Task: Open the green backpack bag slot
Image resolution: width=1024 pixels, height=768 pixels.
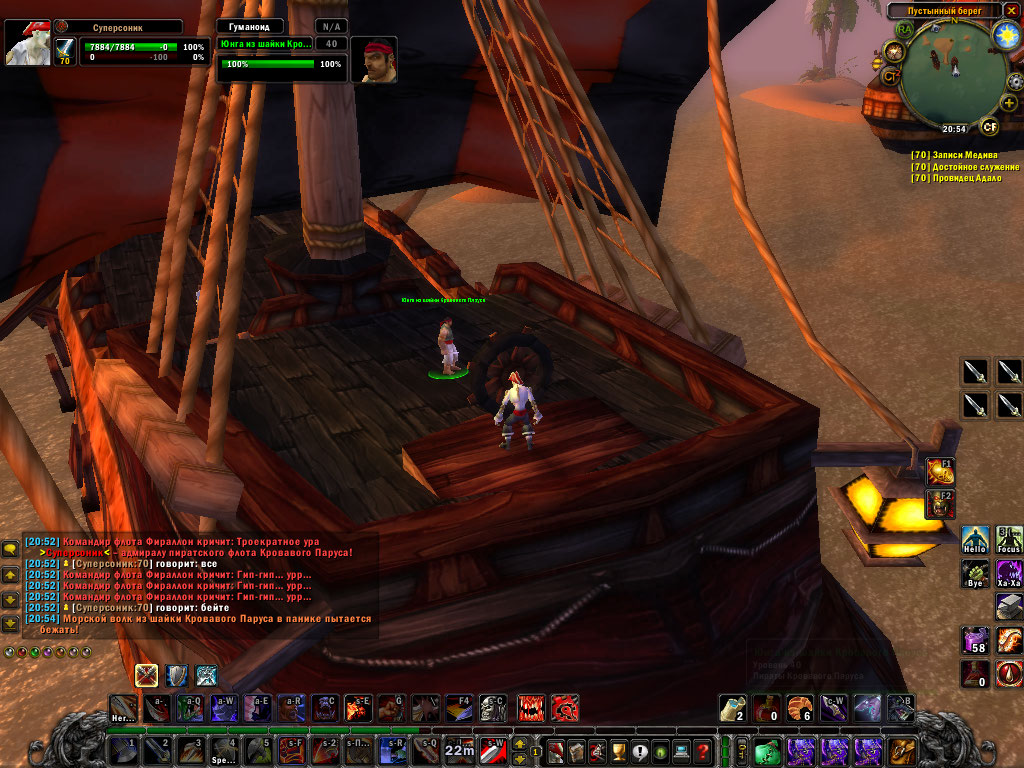Action: click(767, 750)
